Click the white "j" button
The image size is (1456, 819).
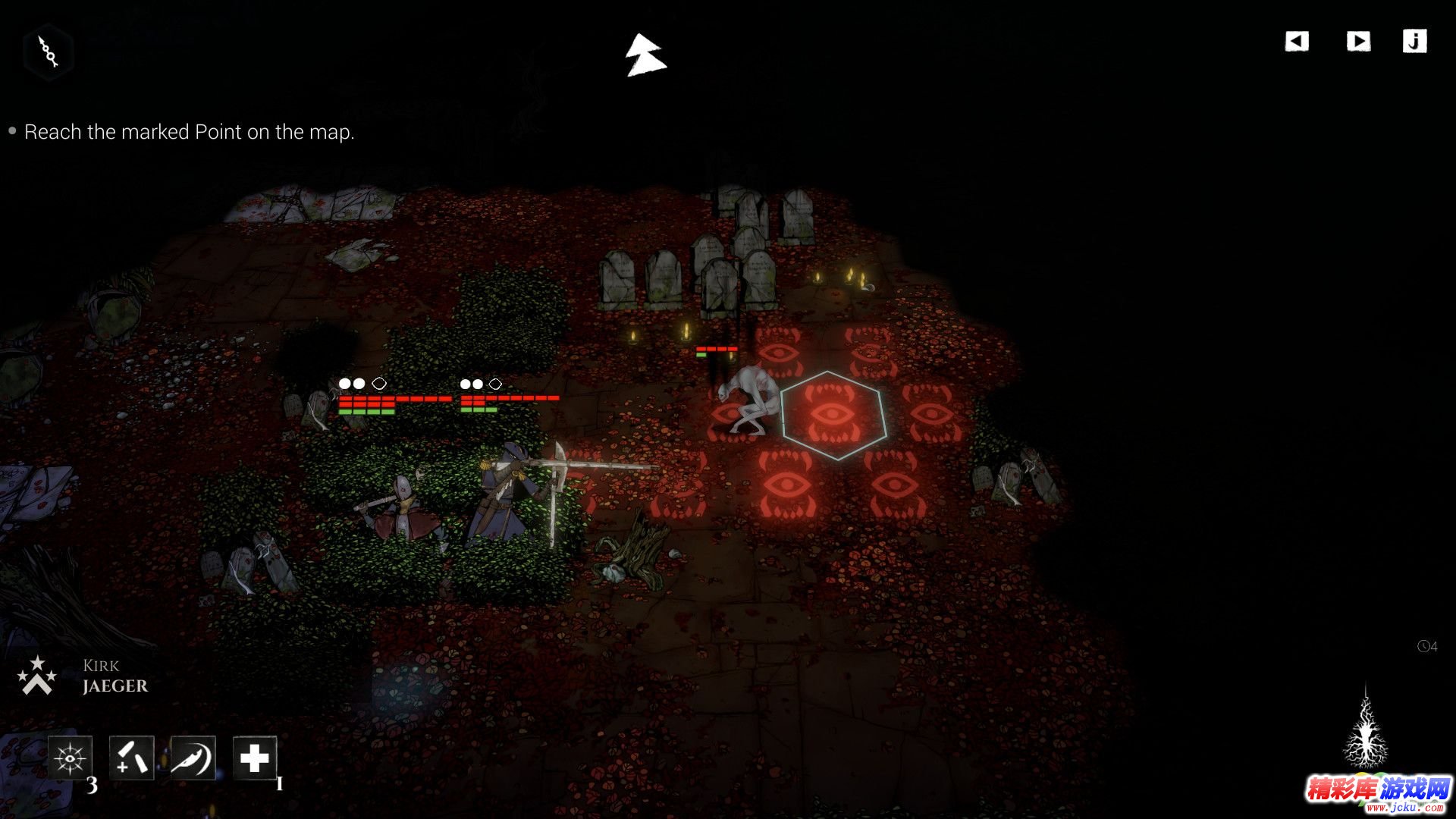1414,41
